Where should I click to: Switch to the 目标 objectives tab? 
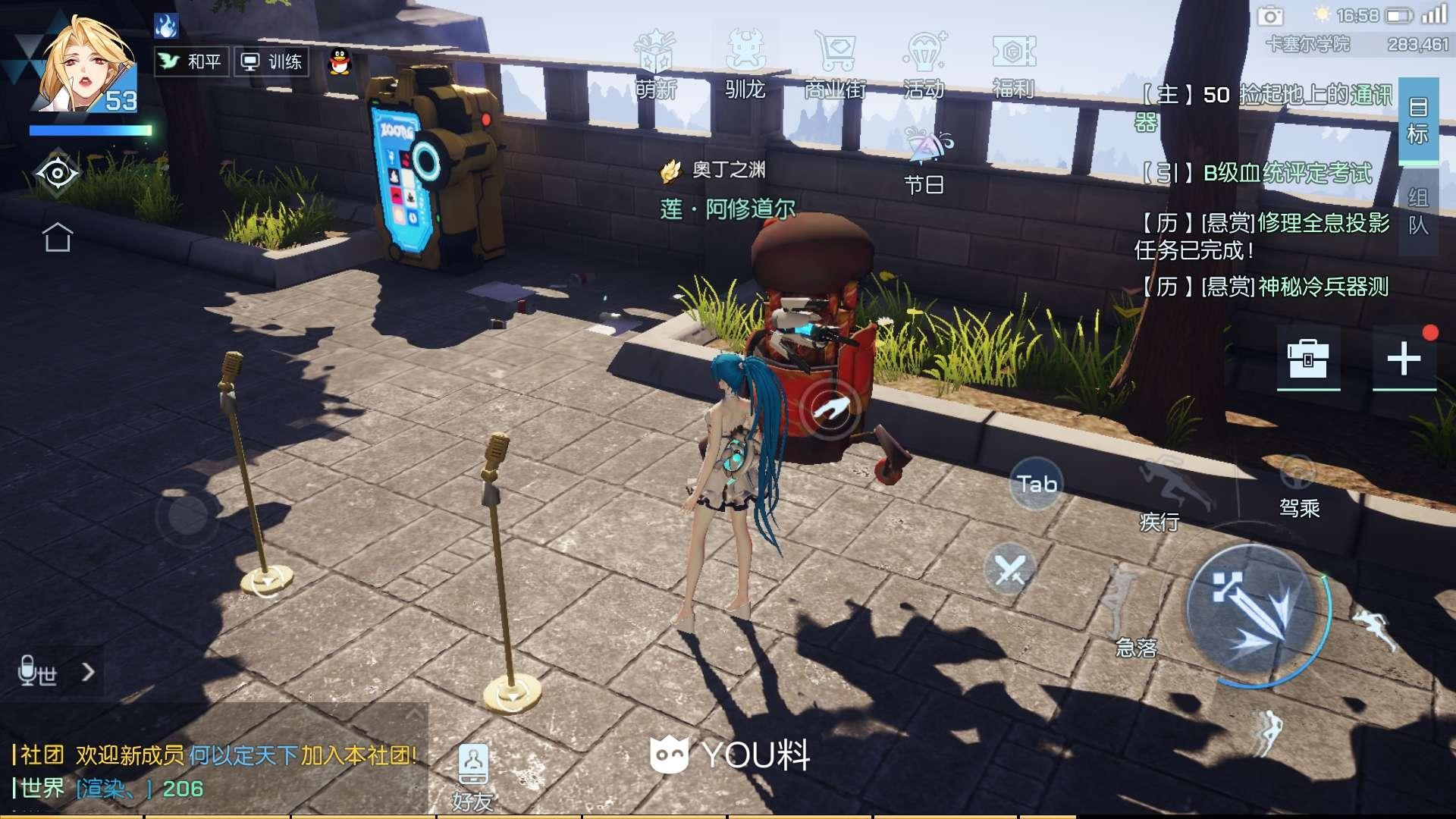click(x=1418, y=121)
